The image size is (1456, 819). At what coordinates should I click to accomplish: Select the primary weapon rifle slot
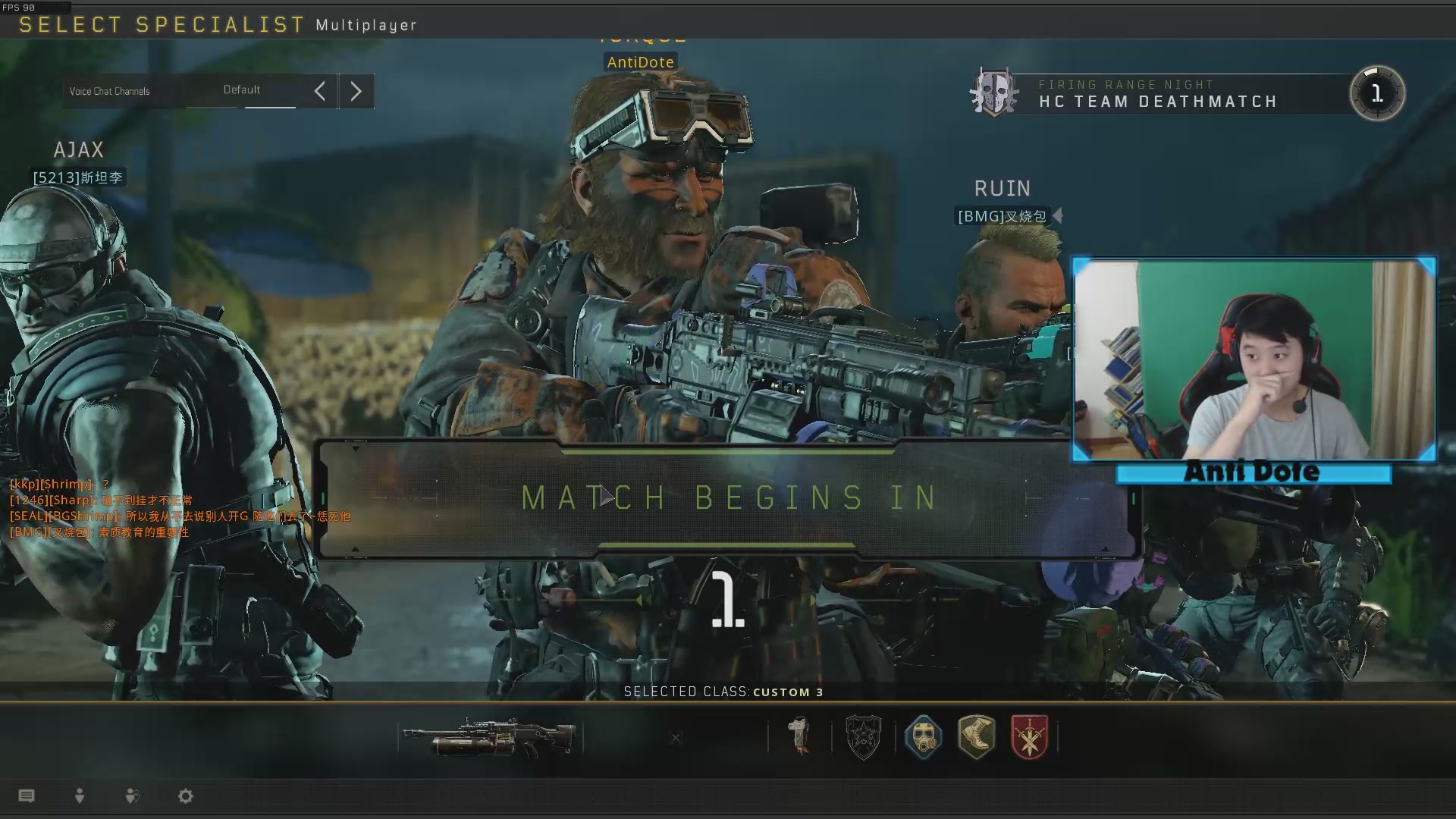pyautogui.click(x=490, y=737)
